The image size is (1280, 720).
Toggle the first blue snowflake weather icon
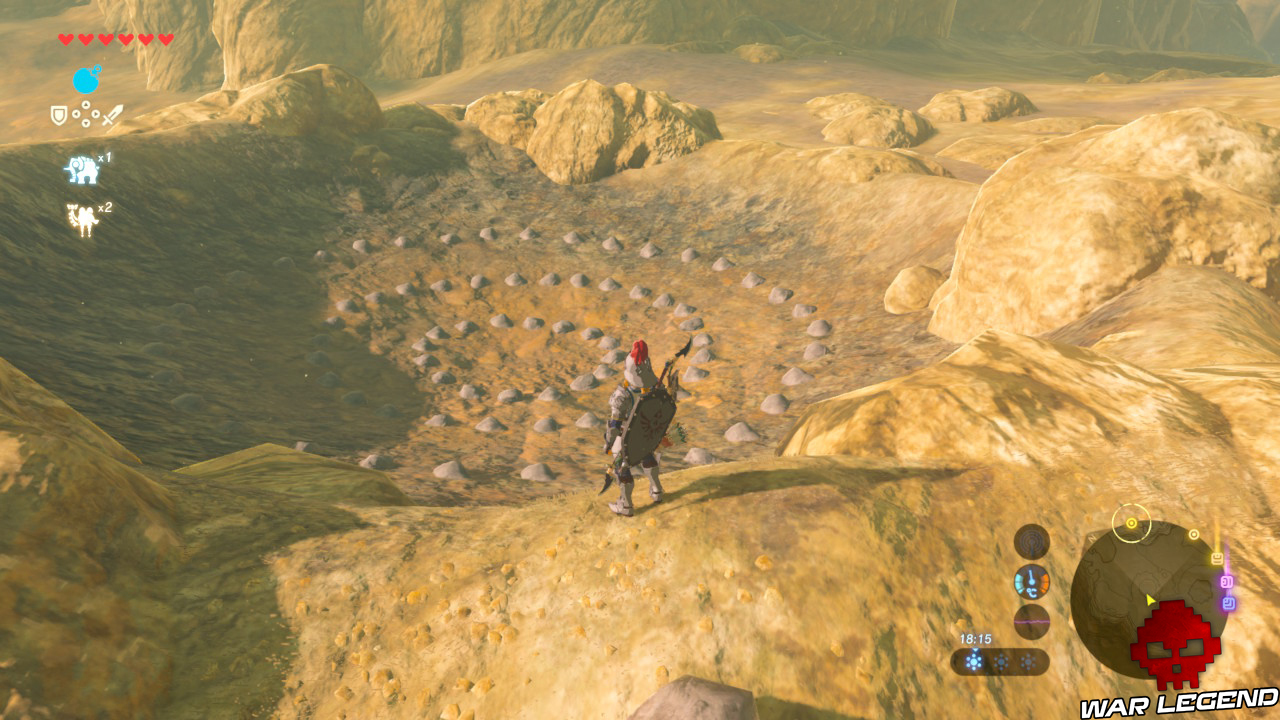974,662
